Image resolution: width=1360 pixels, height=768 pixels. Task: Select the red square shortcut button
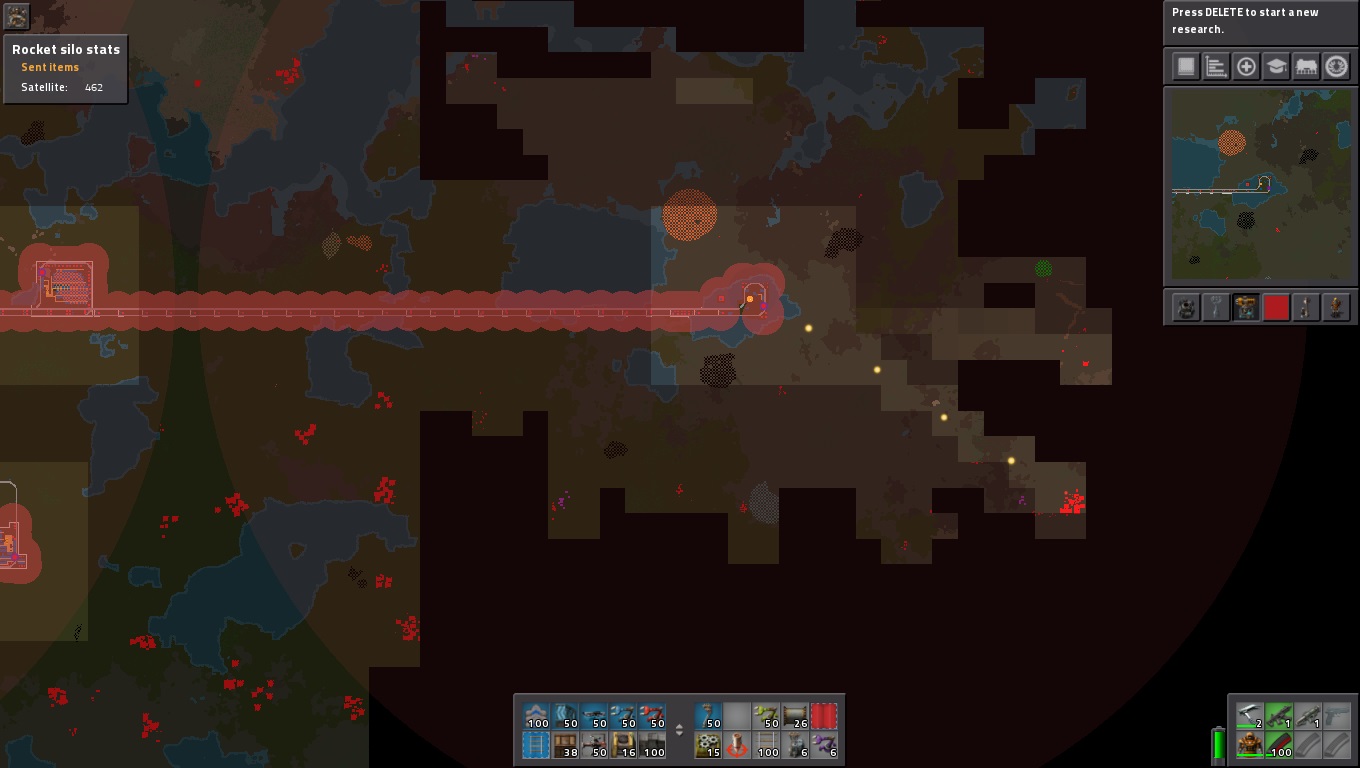[1276, 307]
